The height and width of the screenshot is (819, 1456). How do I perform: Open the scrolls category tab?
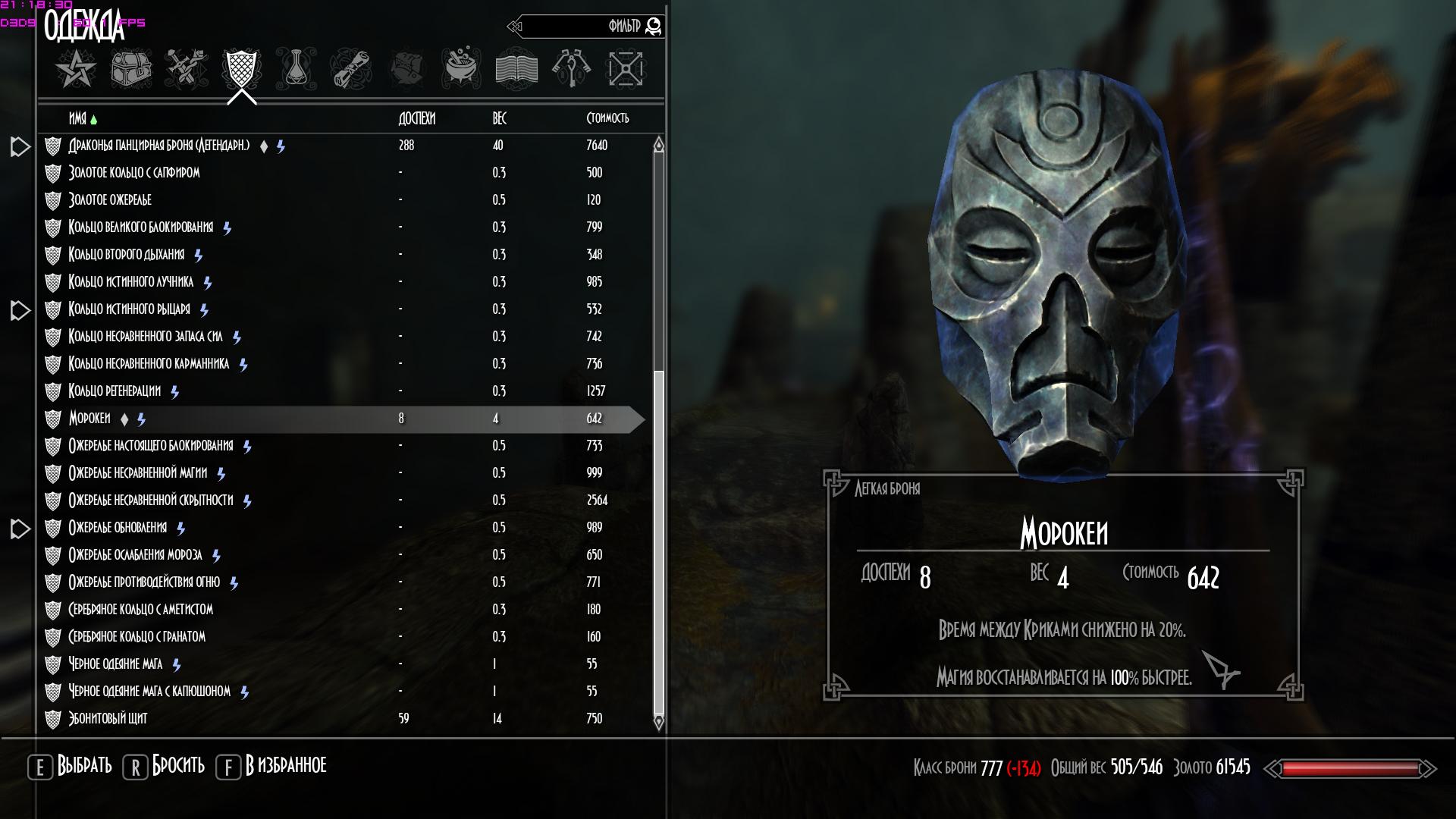[x=350, y=70]
